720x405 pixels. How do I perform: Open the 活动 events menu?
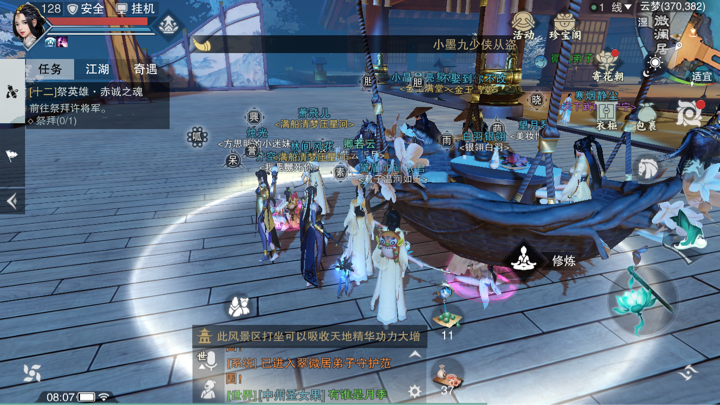[x=523, y=24]
